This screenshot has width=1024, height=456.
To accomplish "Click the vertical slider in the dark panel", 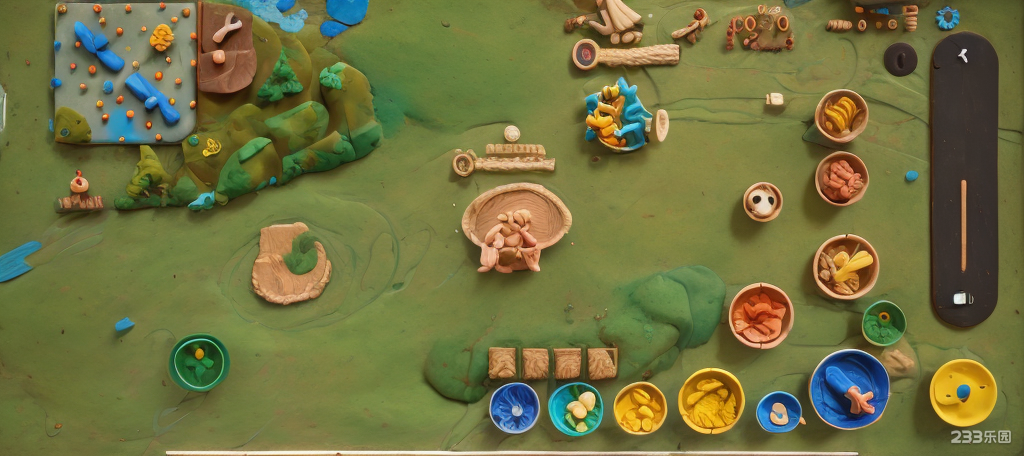I will coord(964,225).
